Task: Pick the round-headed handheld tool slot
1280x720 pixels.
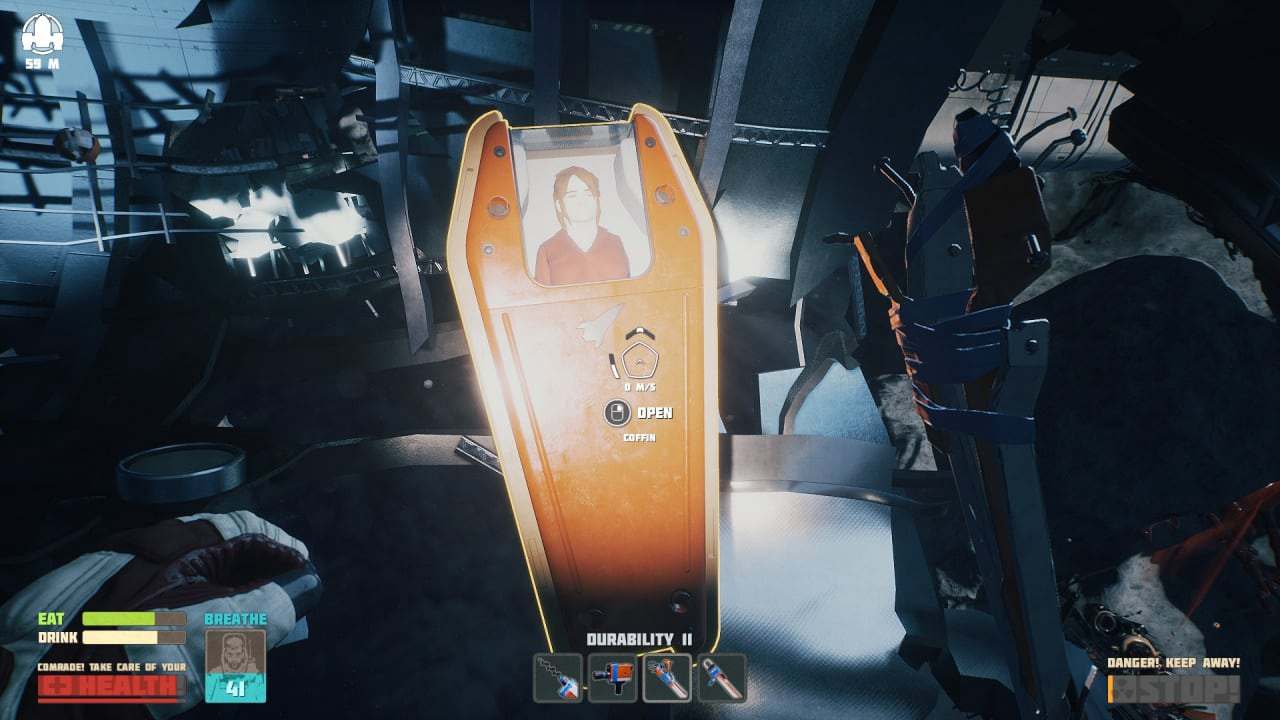Action: (x=721, y=677)
